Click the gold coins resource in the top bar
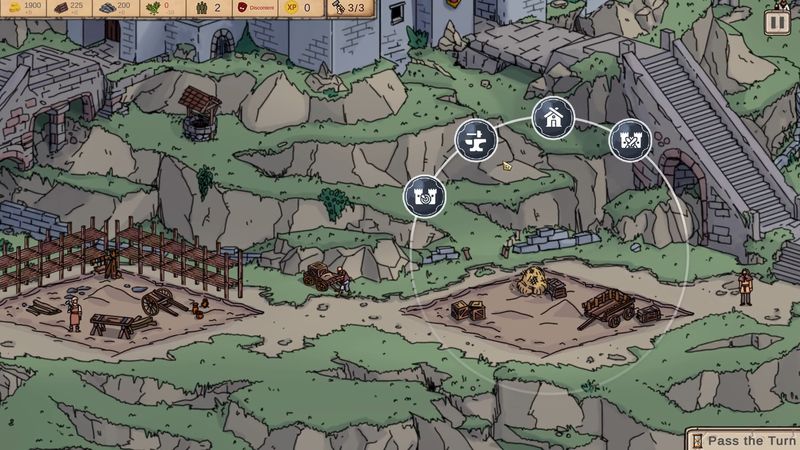This screenshot has height=450, width=800. click(25, 8)
